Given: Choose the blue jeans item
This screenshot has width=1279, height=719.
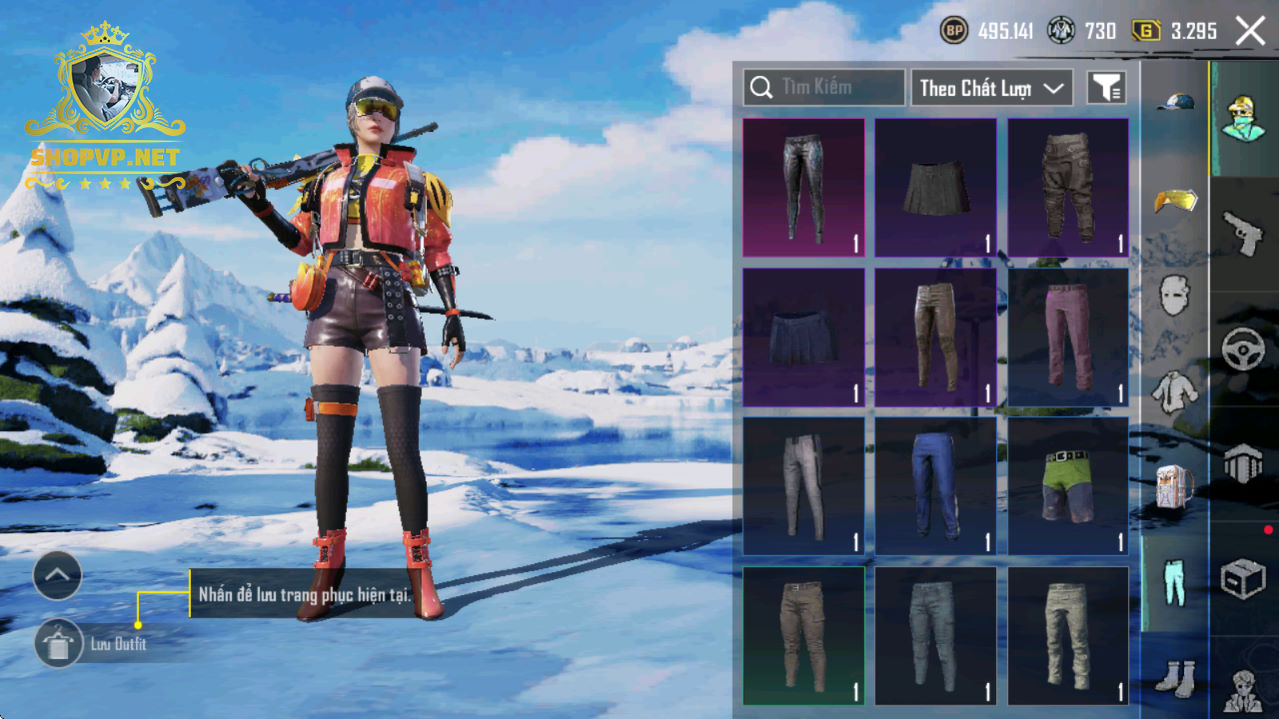Looking at the screenshot, I should (935, 485).
